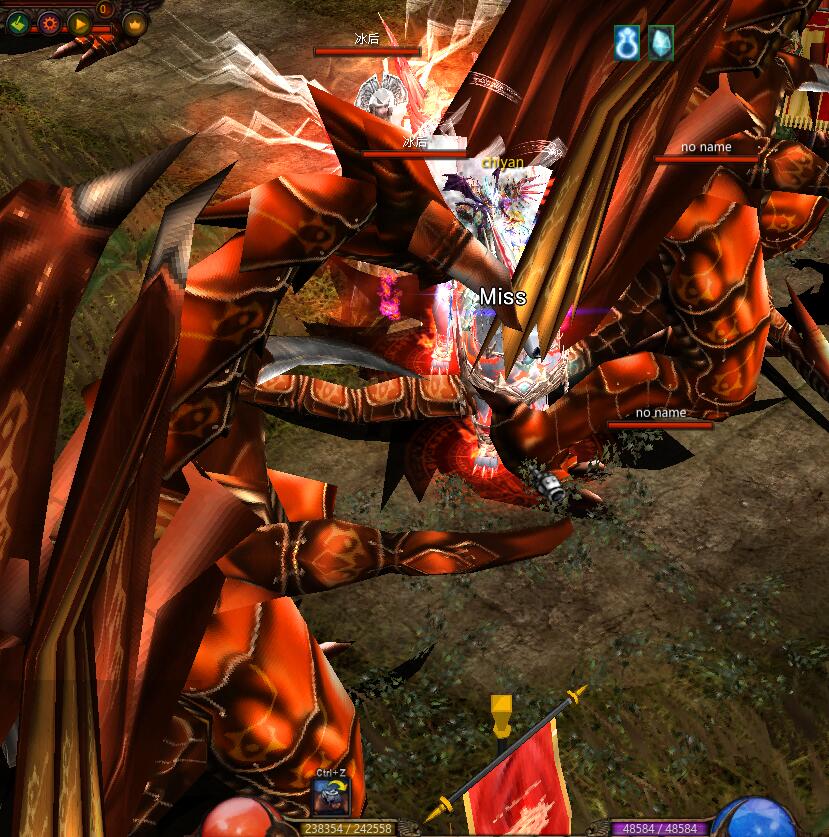Activate the yellow play arrow button
Image resolution: width=829 pixels, height=837 pixels.
[80, 22]
